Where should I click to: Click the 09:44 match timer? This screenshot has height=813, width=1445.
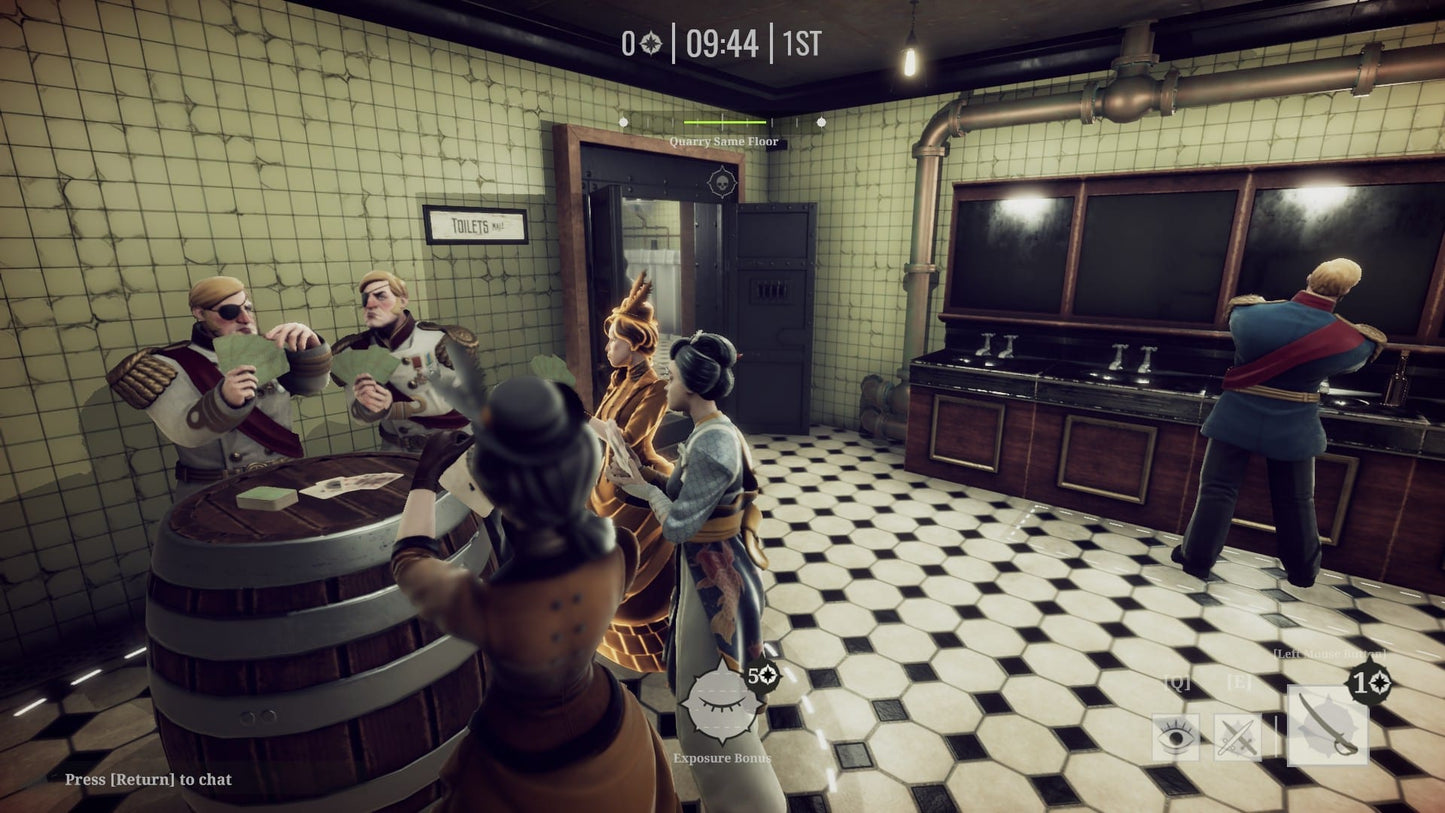click(x=723, y=44)
